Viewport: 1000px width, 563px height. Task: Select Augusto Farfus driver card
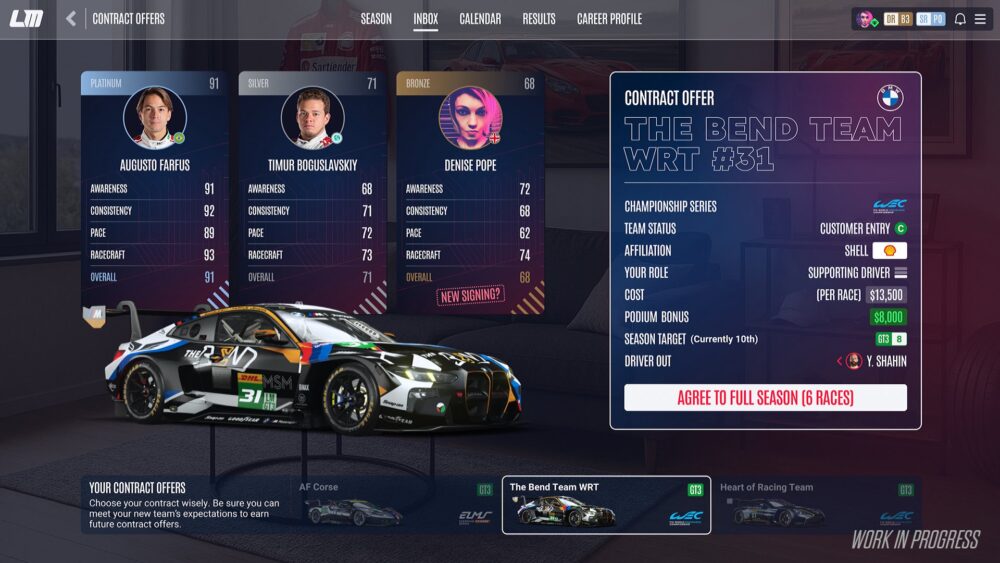tap(155, 190)
